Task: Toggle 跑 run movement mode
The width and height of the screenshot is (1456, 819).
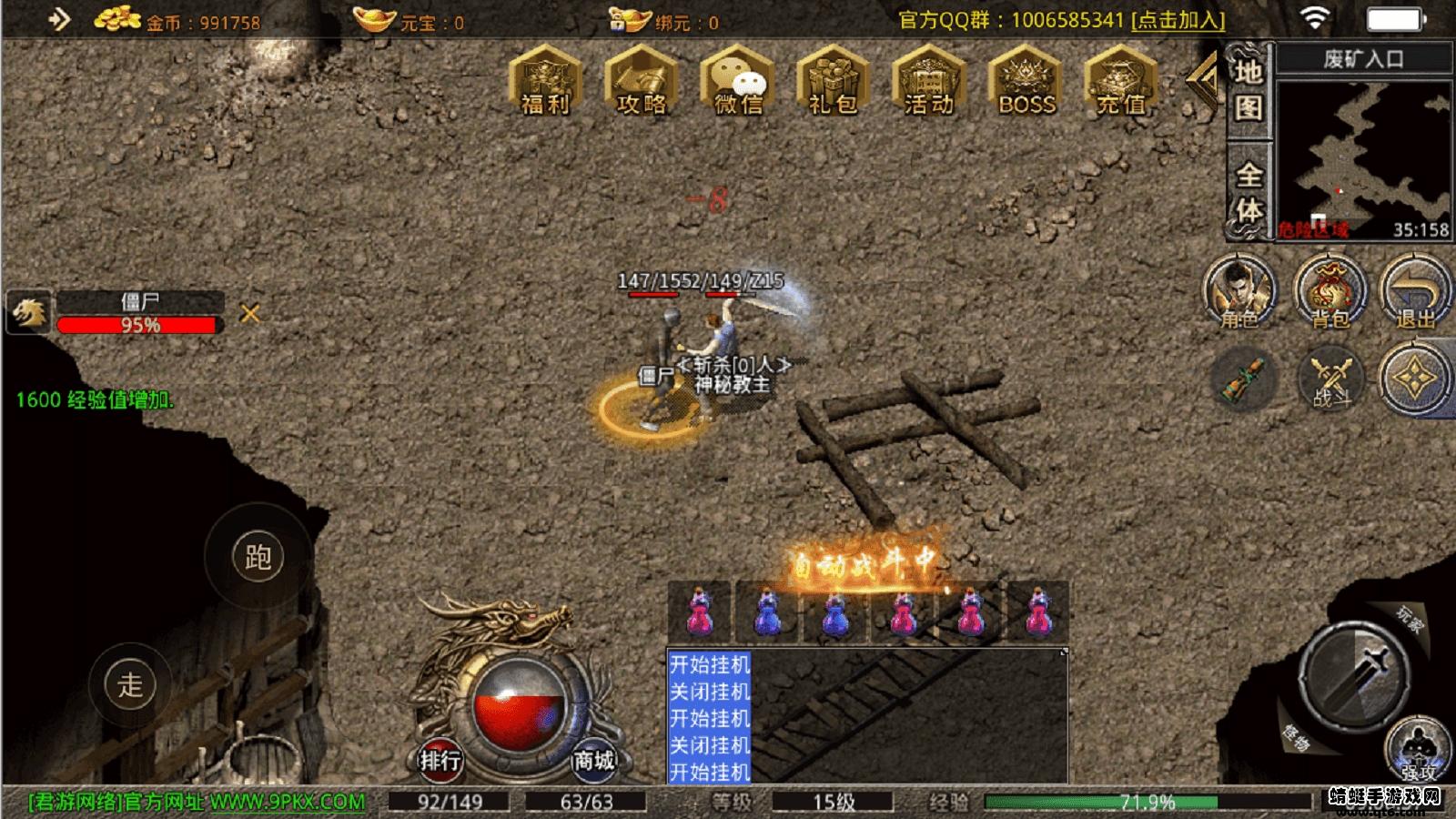Action: pyautogui.click(x=258, y=558)
